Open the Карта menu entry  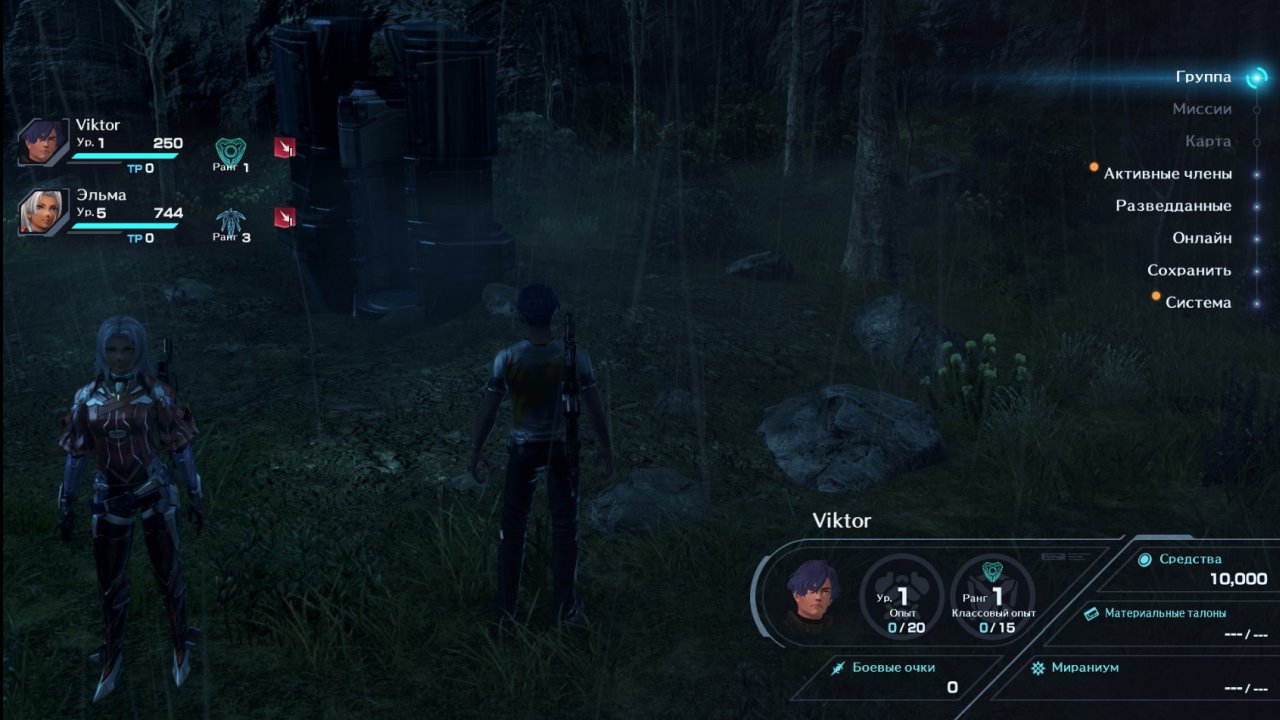(x=1207, y=141)
